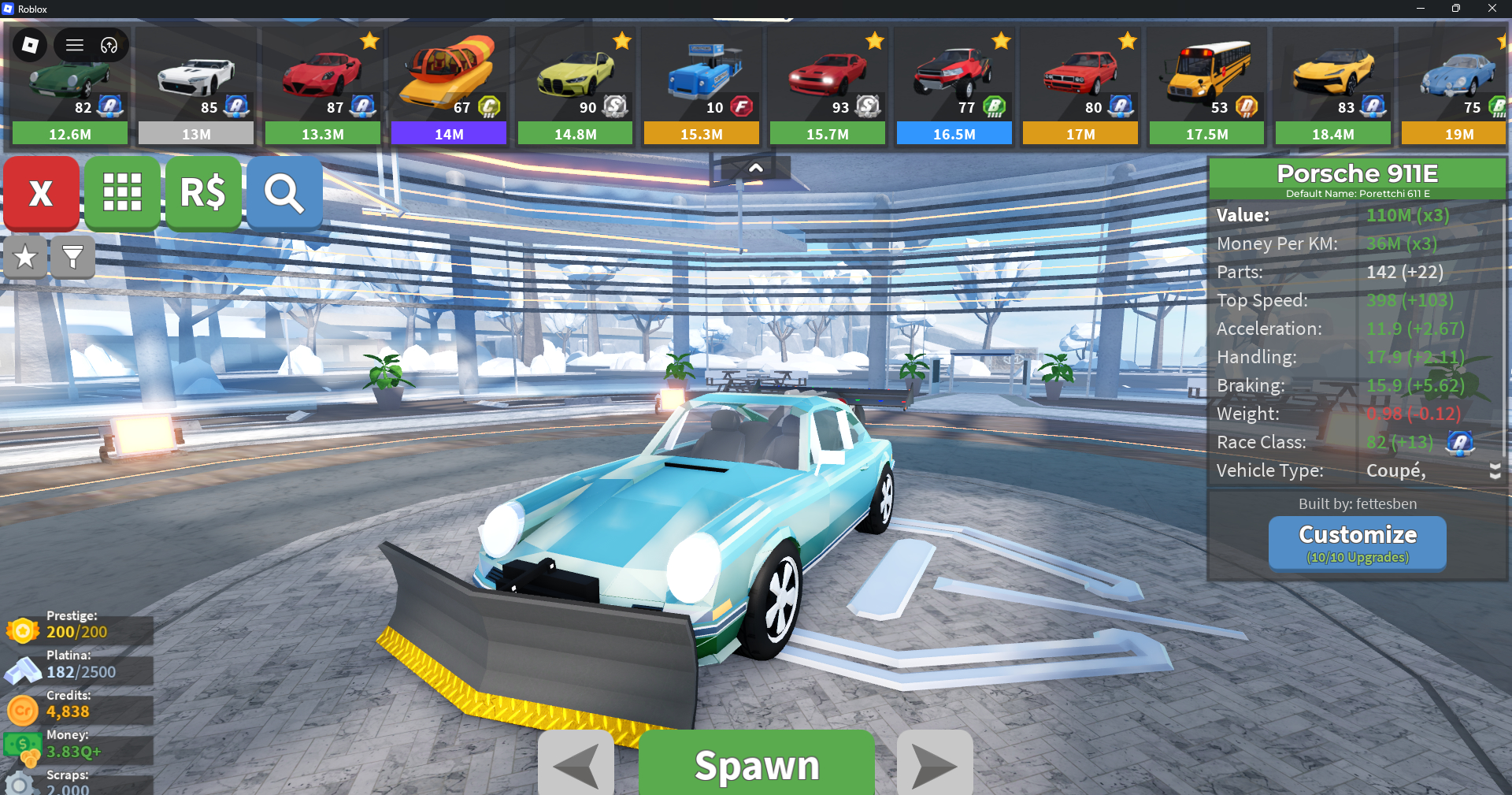Go to next vehicle with right arrow
Viewport: 1512px width, 795px height.
pos(935,764)
